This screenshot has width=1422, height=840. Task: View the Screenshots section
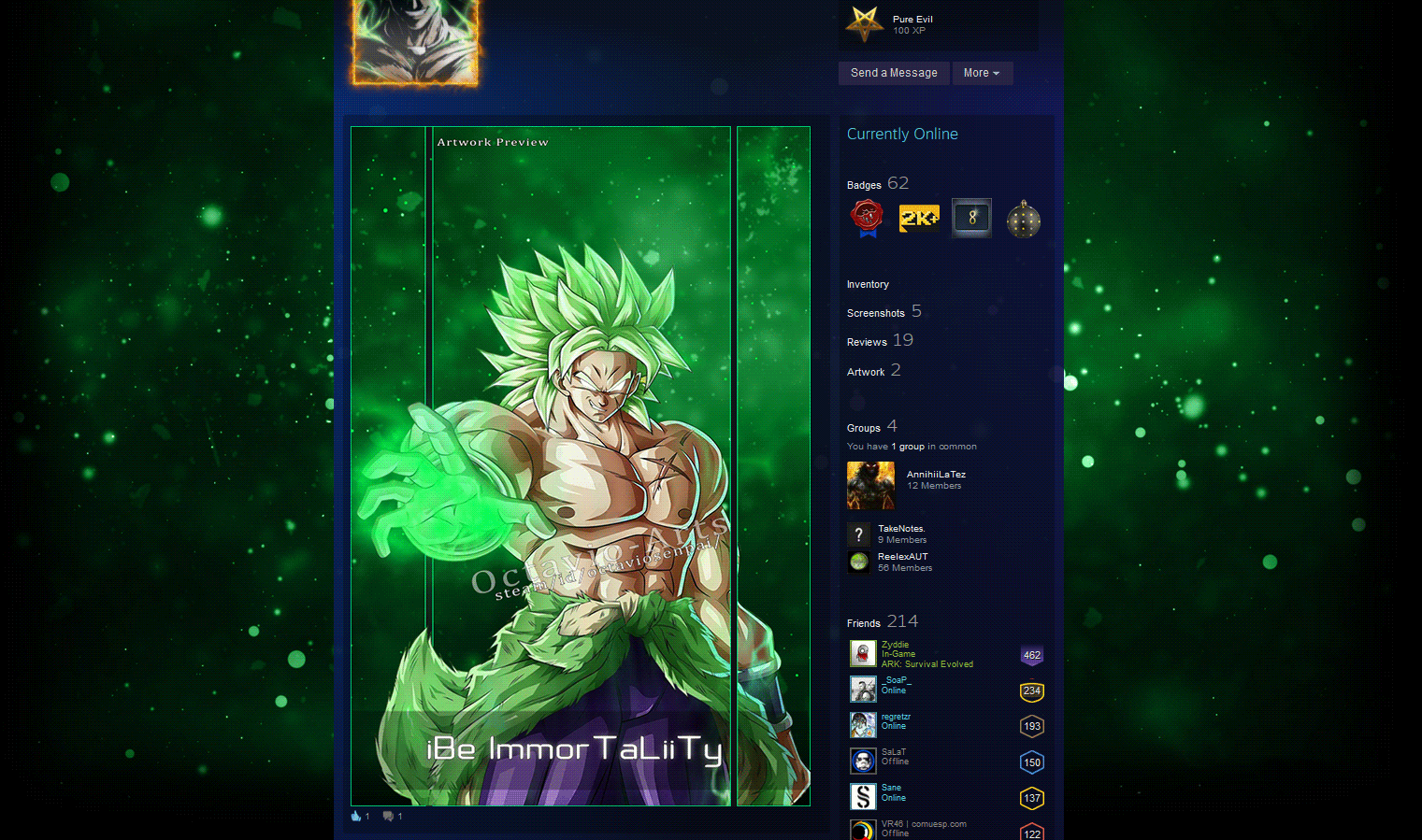pos(875,312)
